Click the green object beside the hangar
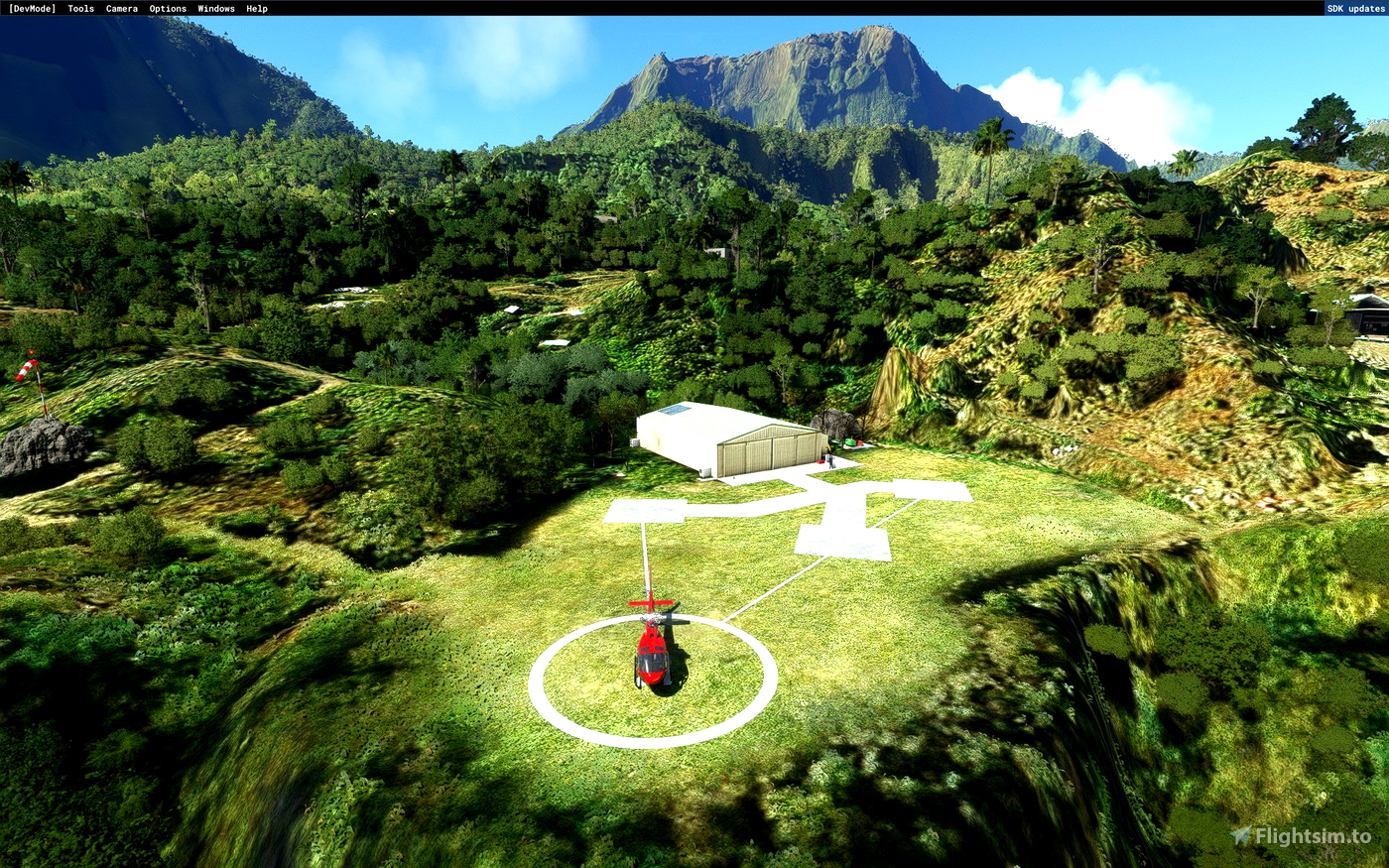 pyautogui.click(x=851, y=442)
